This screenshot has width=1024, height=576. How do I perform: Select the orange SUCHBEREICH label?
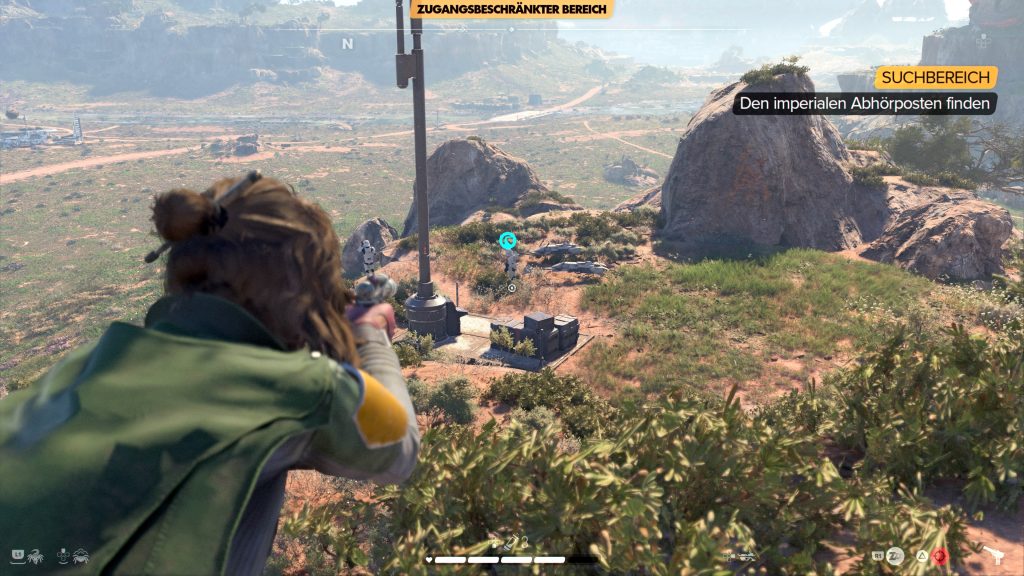click(936, 78)
